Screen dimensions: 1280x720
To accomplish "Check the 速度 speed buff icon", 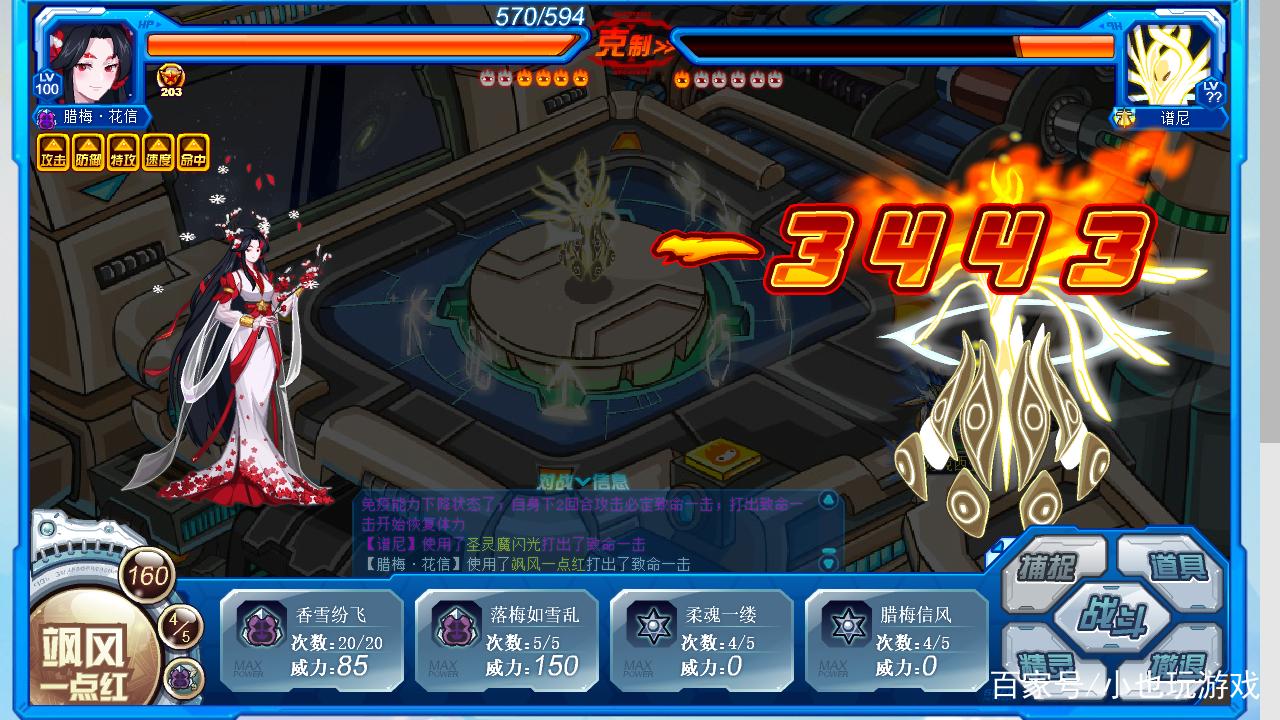I will pos(158,153).
